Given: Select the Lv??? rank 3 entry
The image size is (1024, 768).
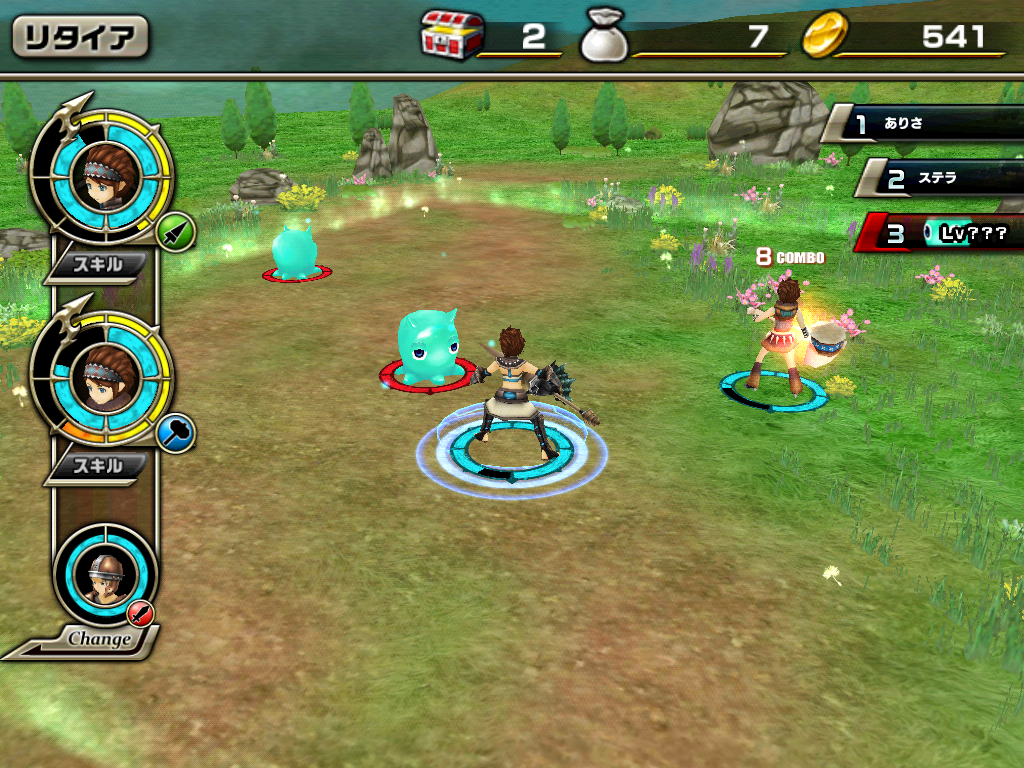Looking at the screenshot, I should (945, 234).
